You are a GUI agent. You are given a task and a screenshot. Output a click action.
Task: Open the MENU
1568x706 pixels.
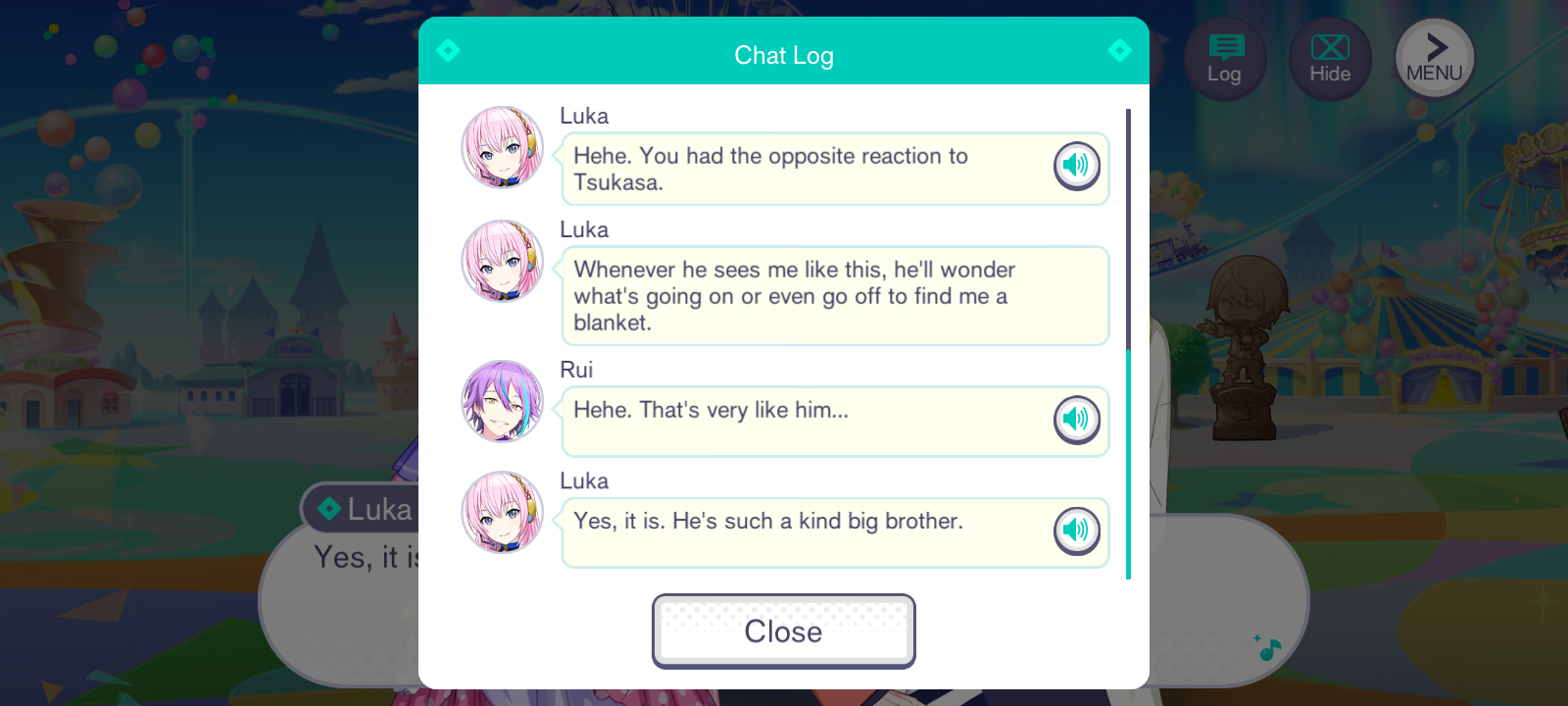[x=1433, y=57]
